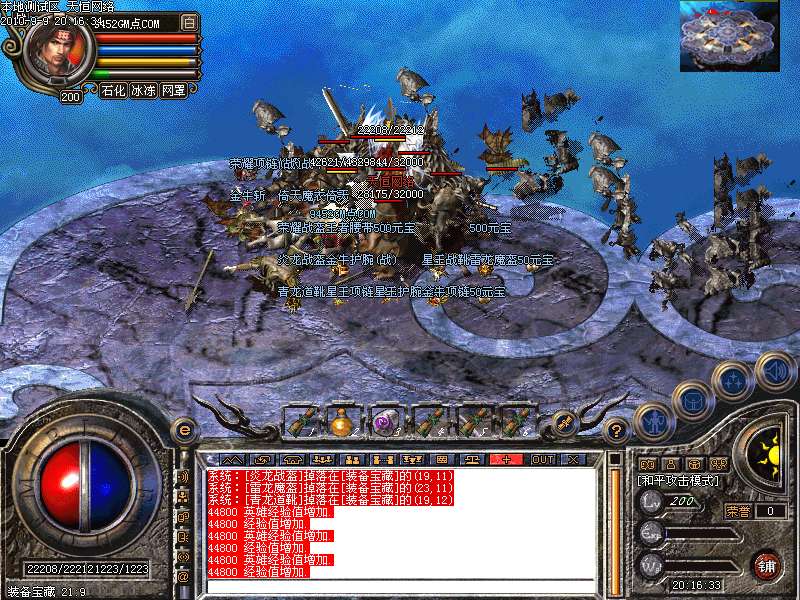800x600 pixels.
Task: Click the red plus button above chat
Action: coord(506,459)
